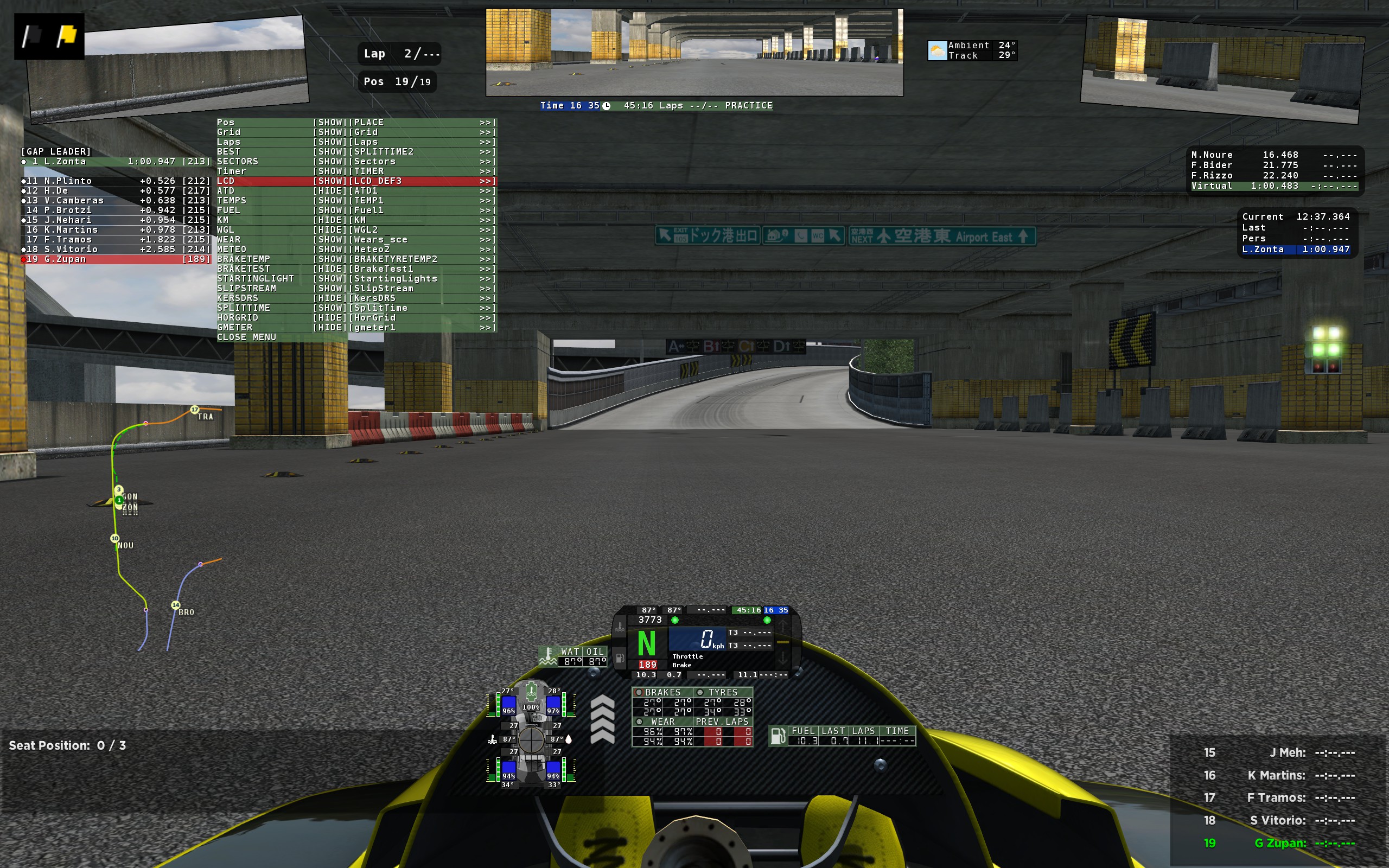The image size is (1389, 868).
Task: Click the KERSDRS menu entry
Action: click(356, 298)
